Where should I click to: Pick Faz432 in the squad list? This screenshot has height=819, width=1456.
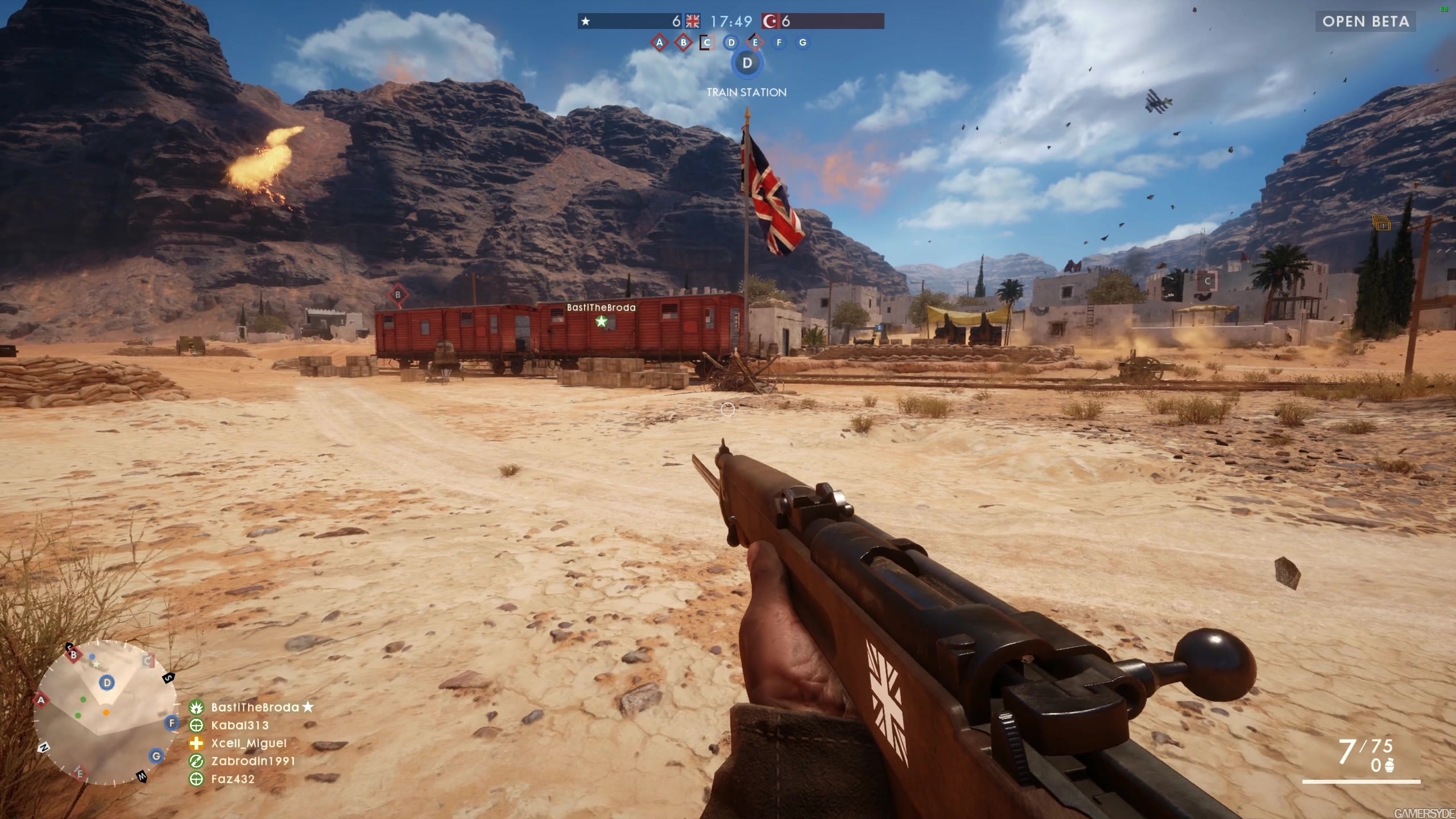tap(233, 779)
